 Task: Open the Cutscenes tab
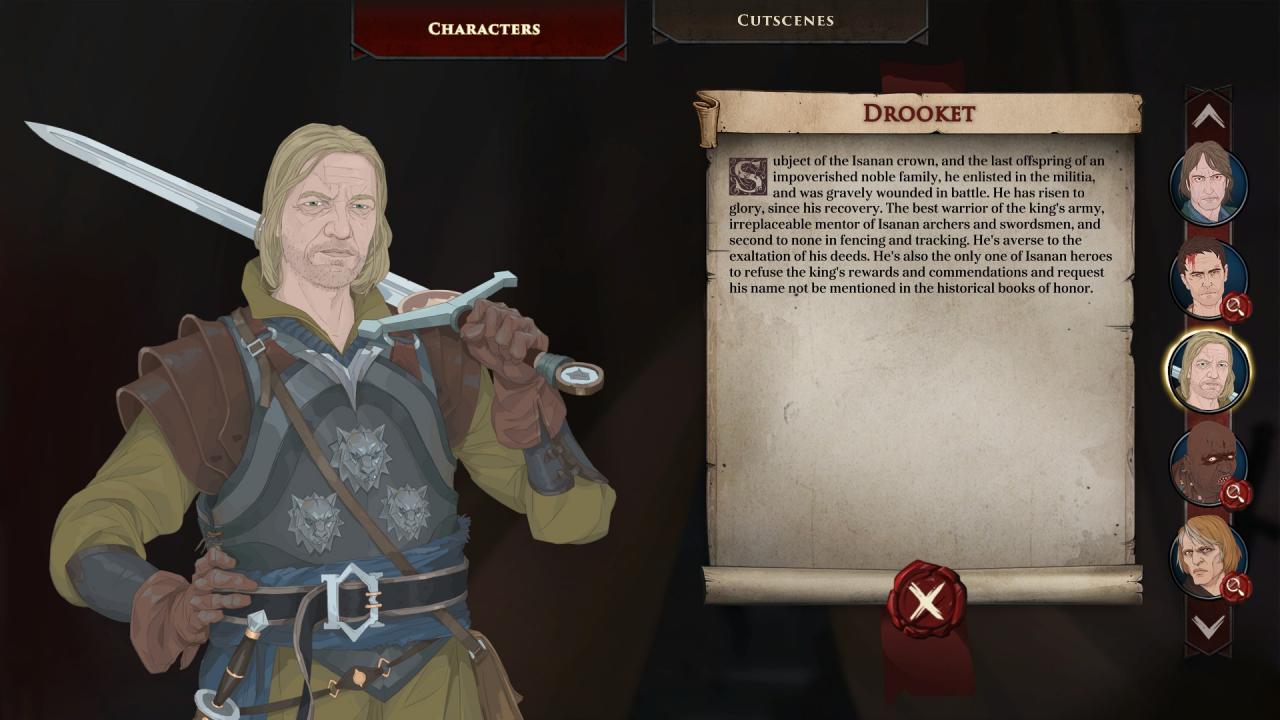coord(785,20)
